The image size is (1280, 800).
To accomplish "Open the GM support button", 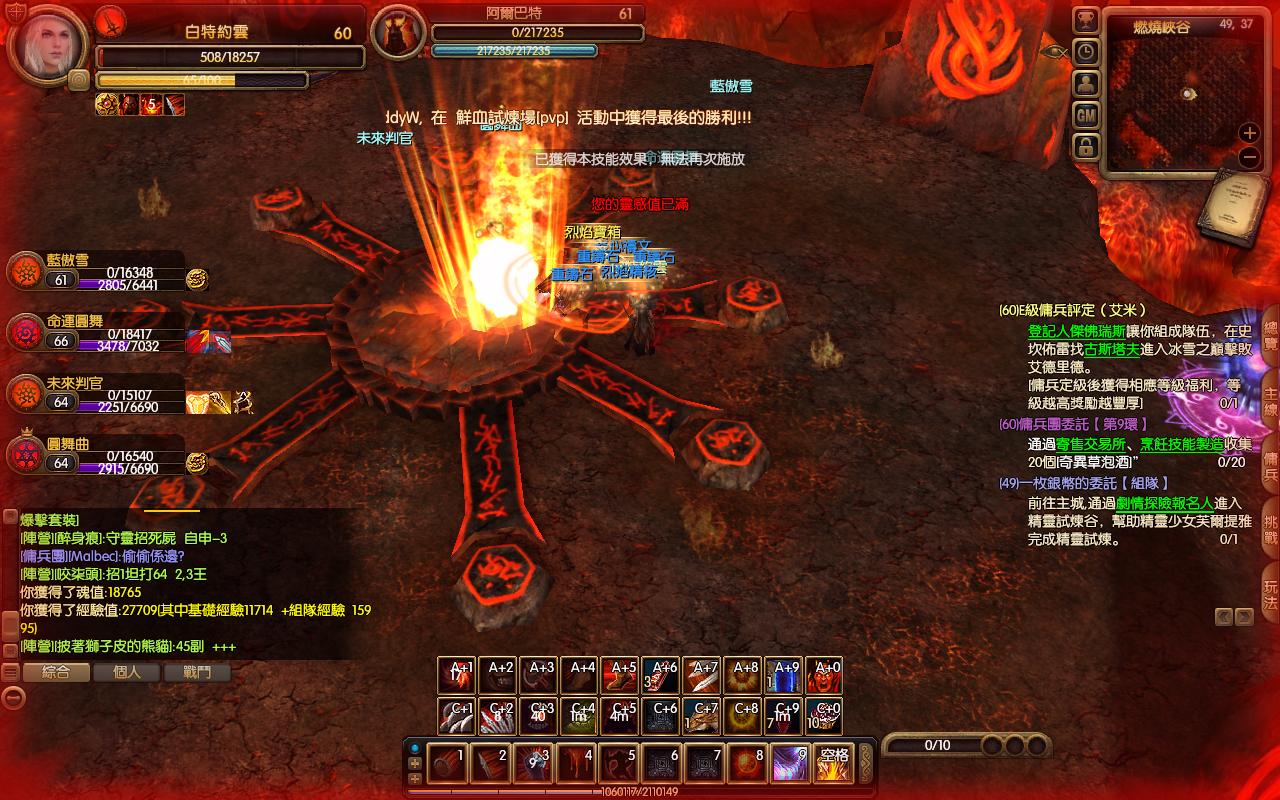I will 1086,115.
